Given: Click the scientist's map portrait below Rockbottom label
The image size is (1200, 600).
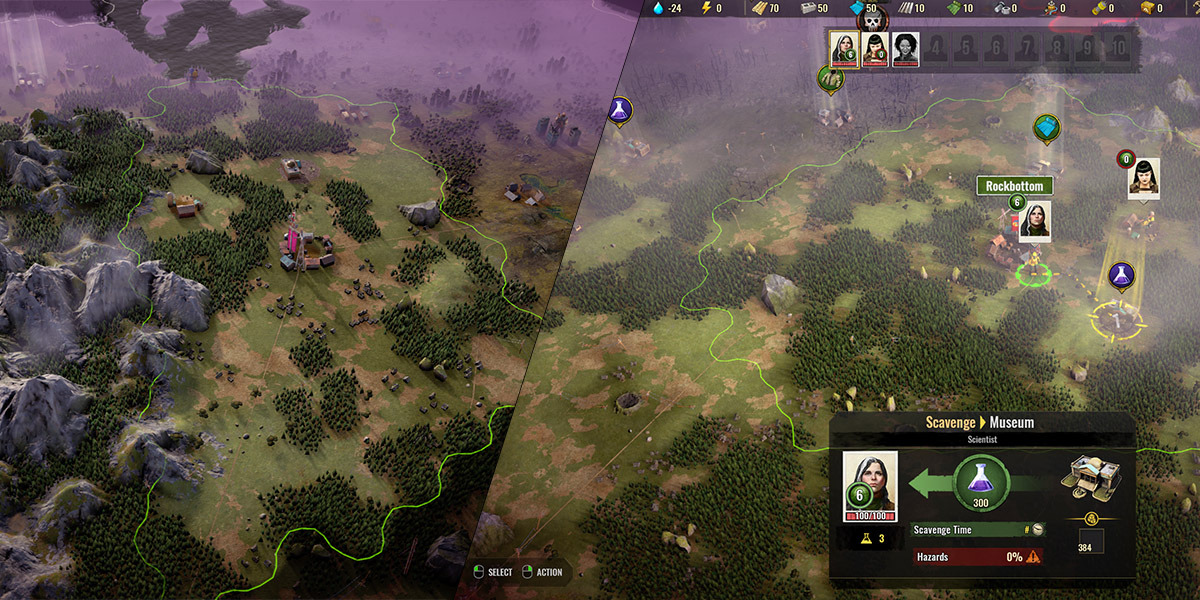Looking at the screenshot, I should [1034, 221].
